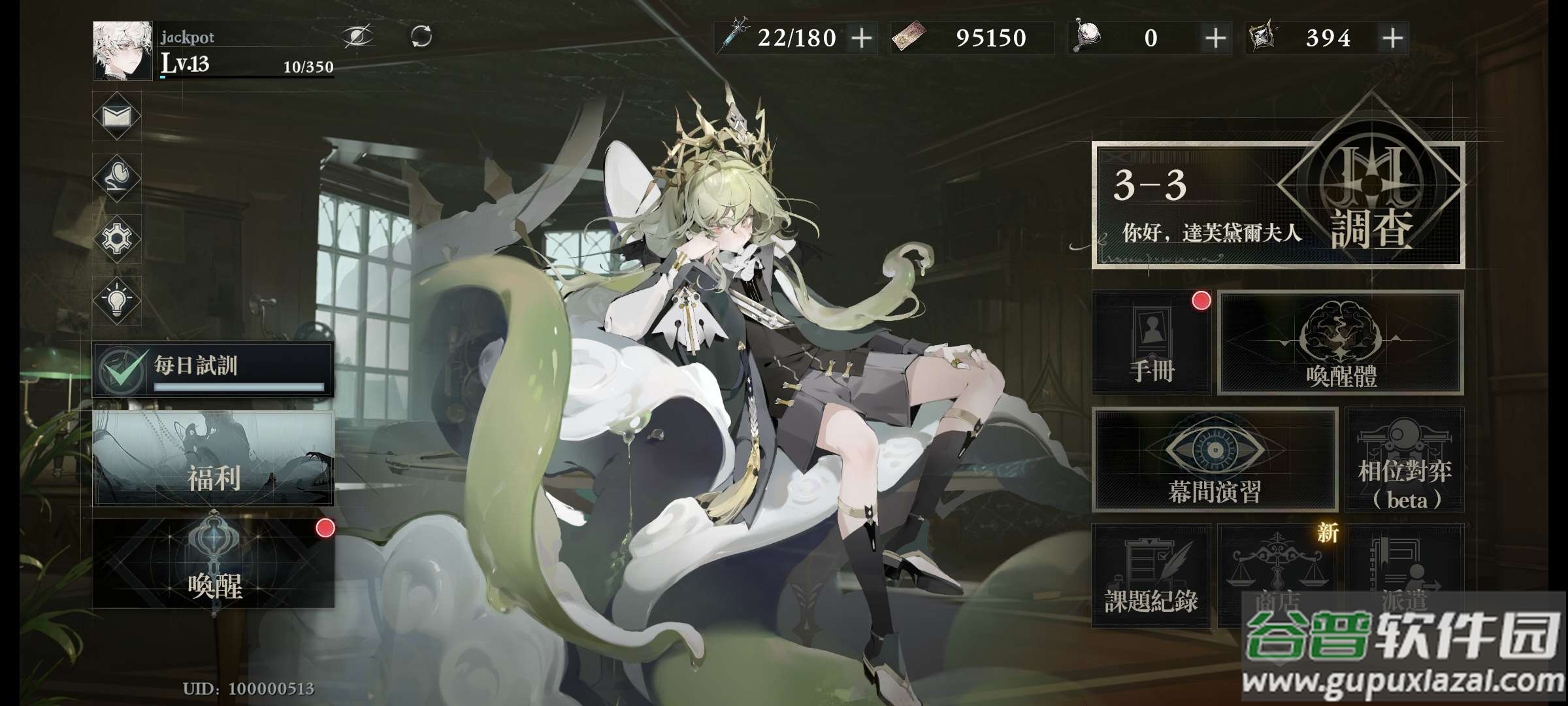Open the gear settings icon
The width and height of the screenshot is (1568, 706).
click(x=117, y=239)
